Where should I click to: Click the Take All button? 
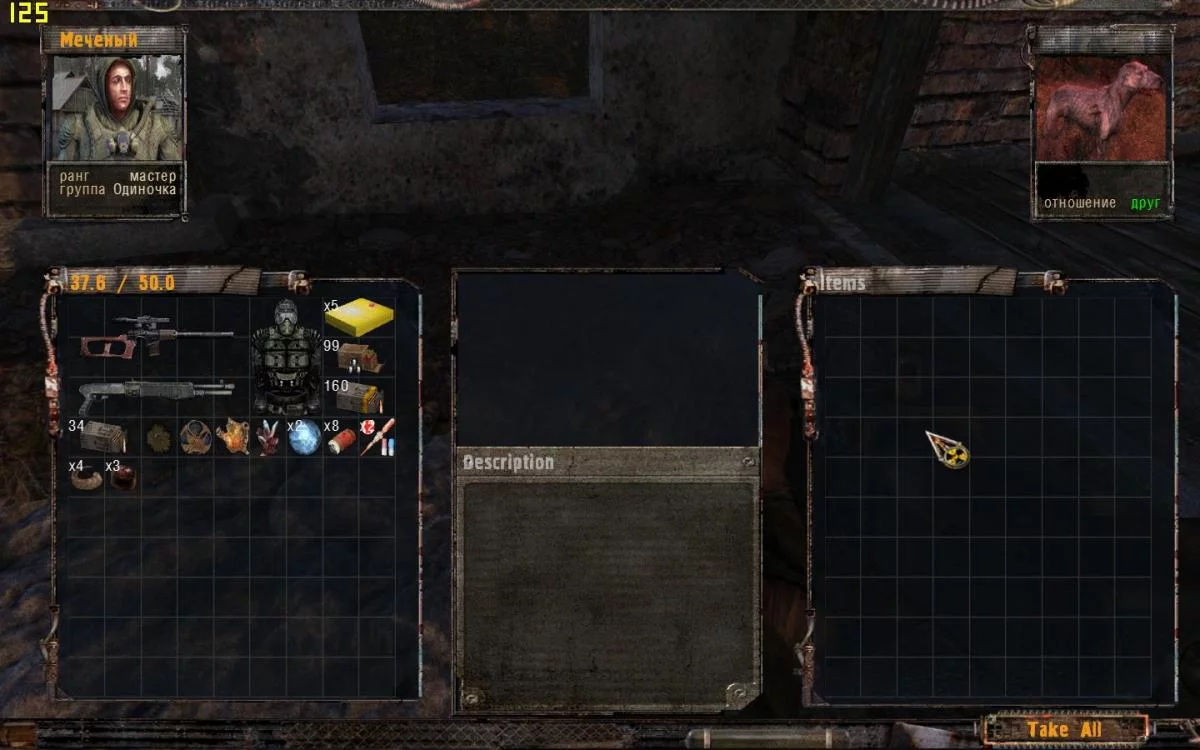point(1064,729)
